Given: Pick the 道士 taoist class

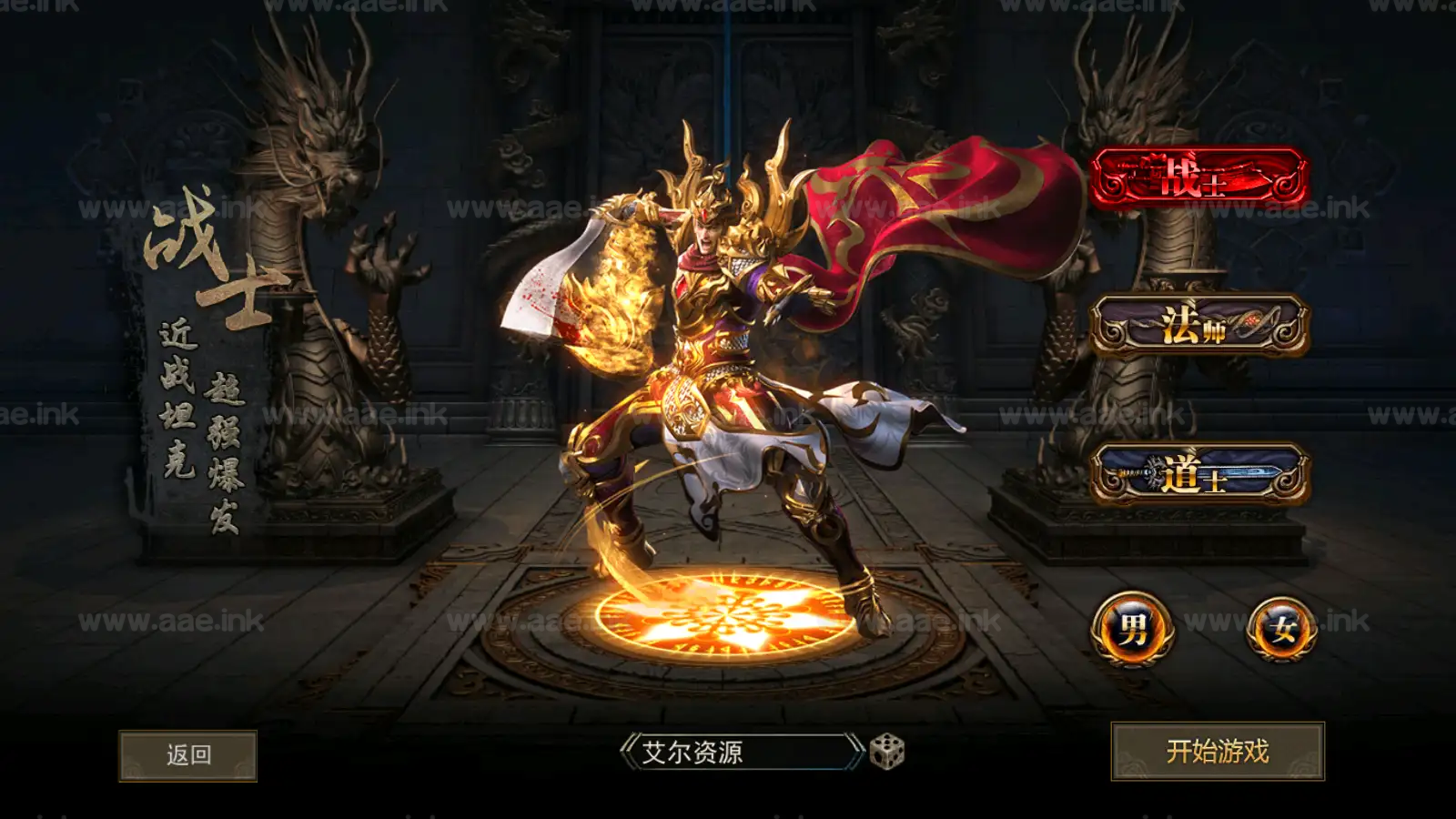Looking at the screenshot, I should click(x=1199, y=474).
